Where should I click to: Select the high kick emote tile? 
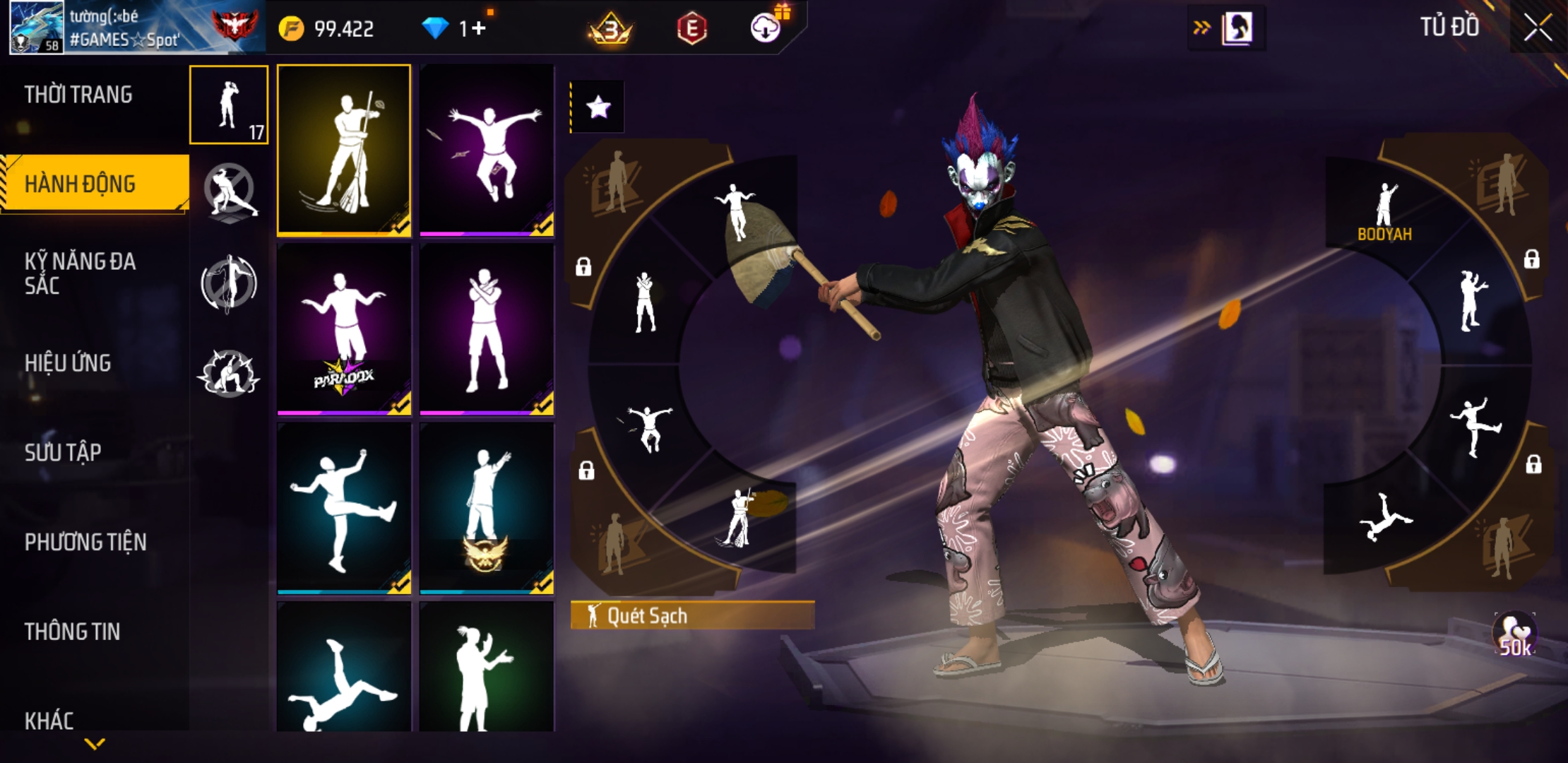pyautogui.click(x=344, y=508)
